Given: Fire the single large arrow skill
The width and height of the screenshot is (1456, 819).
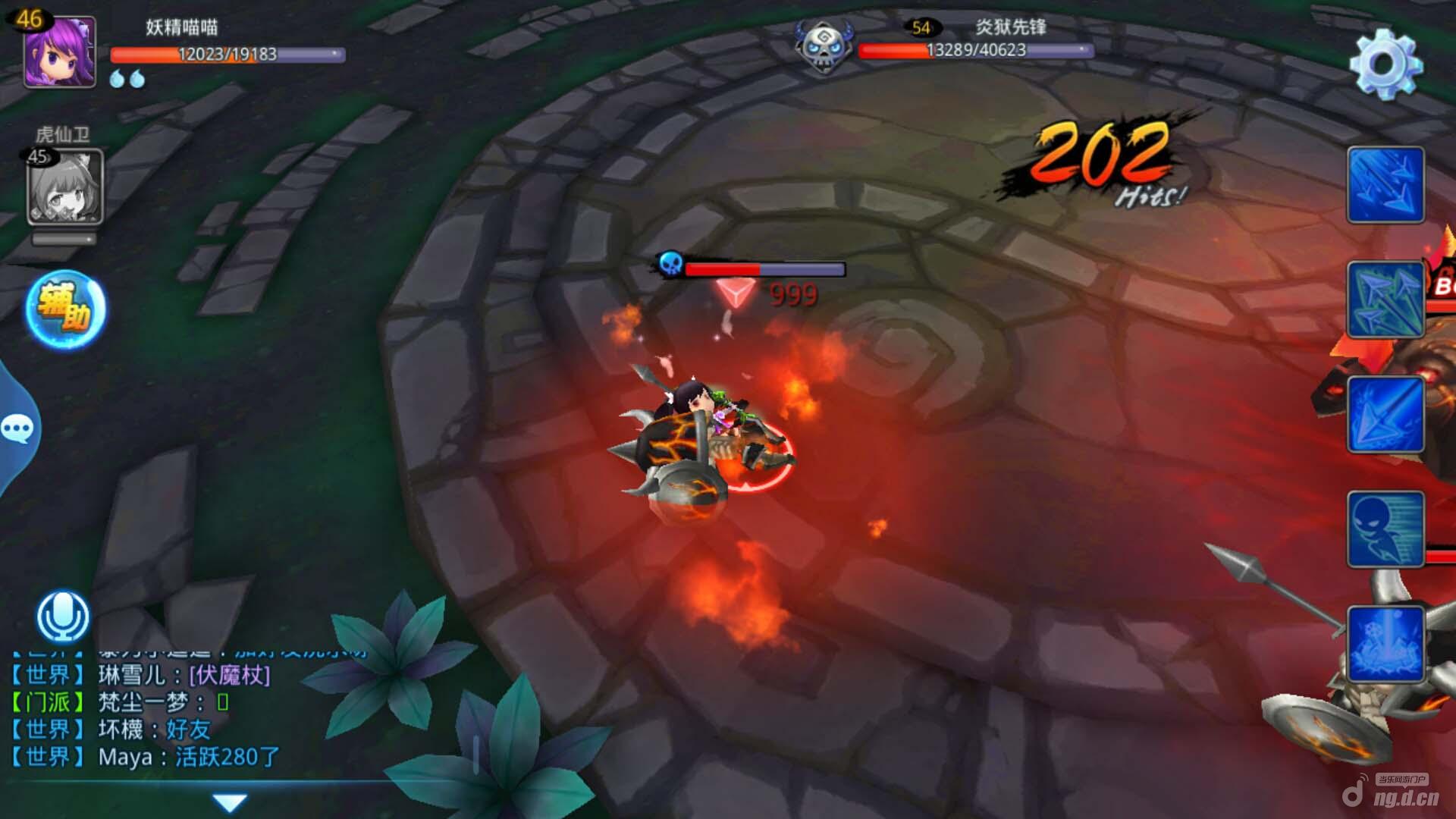Looking at the screenshot, I should [x=1385, y=415].
